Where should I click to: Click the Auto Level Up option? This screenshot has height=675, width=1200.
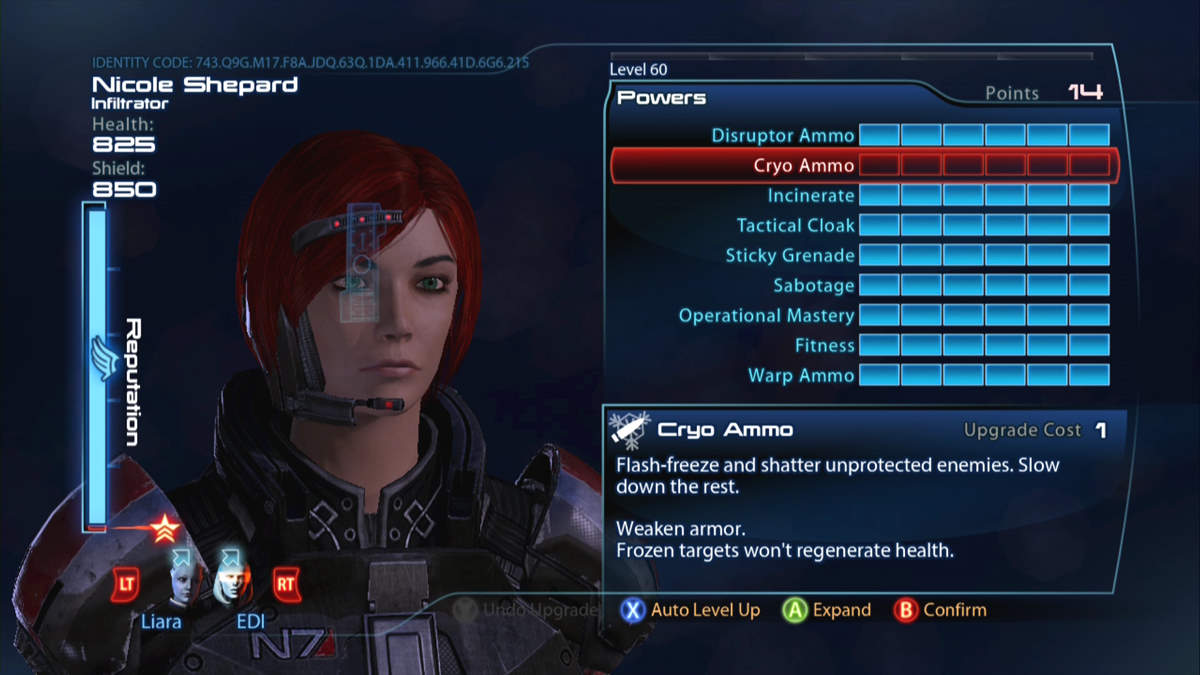[x=690, y=610]
